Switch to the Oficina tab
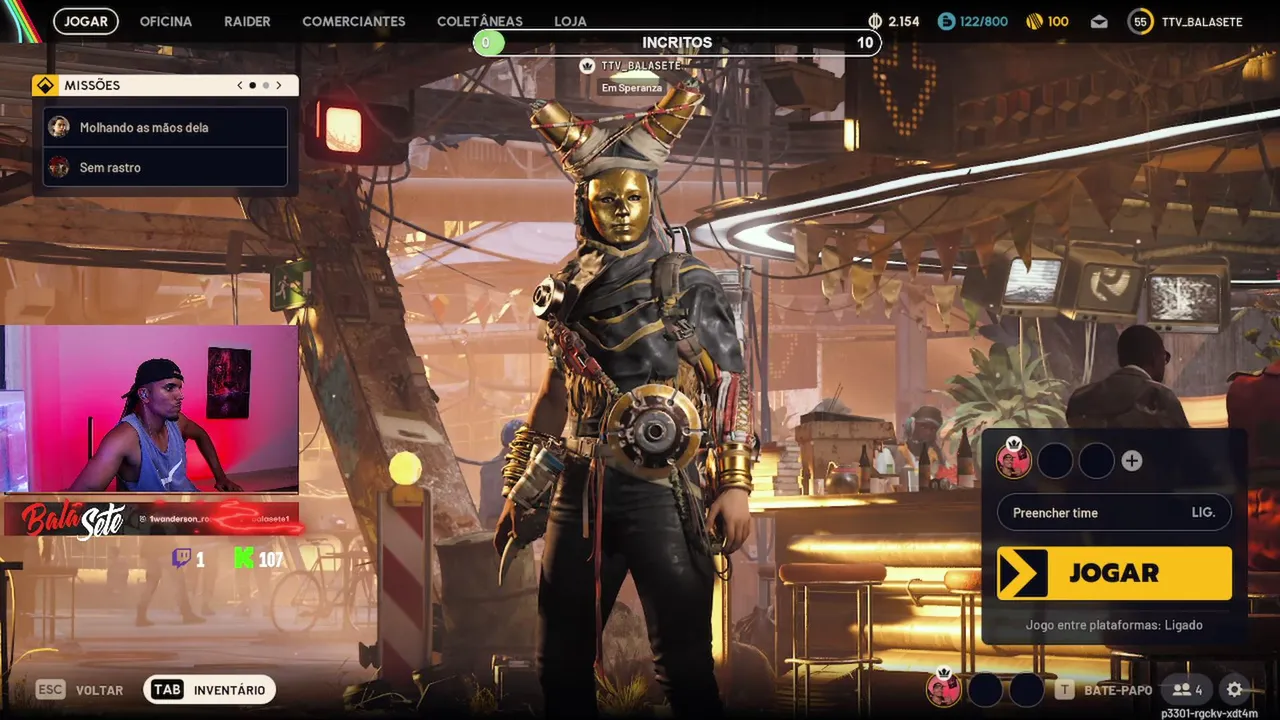The width and height of the screenshot is (1280, 720). pos(165,21)
